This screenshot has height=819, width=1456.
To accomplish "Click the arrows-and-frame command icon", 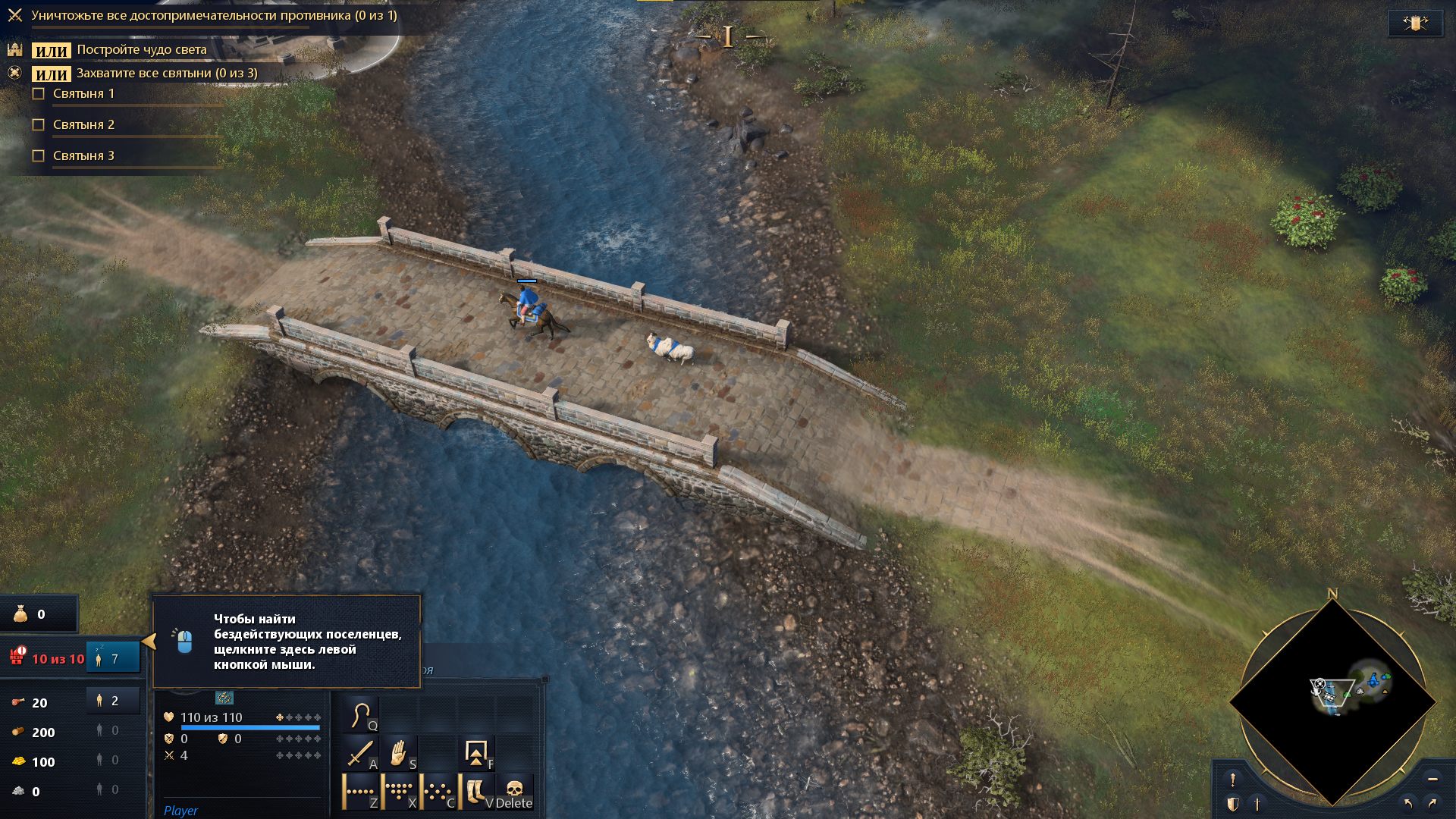I will (x=477, y=754).
